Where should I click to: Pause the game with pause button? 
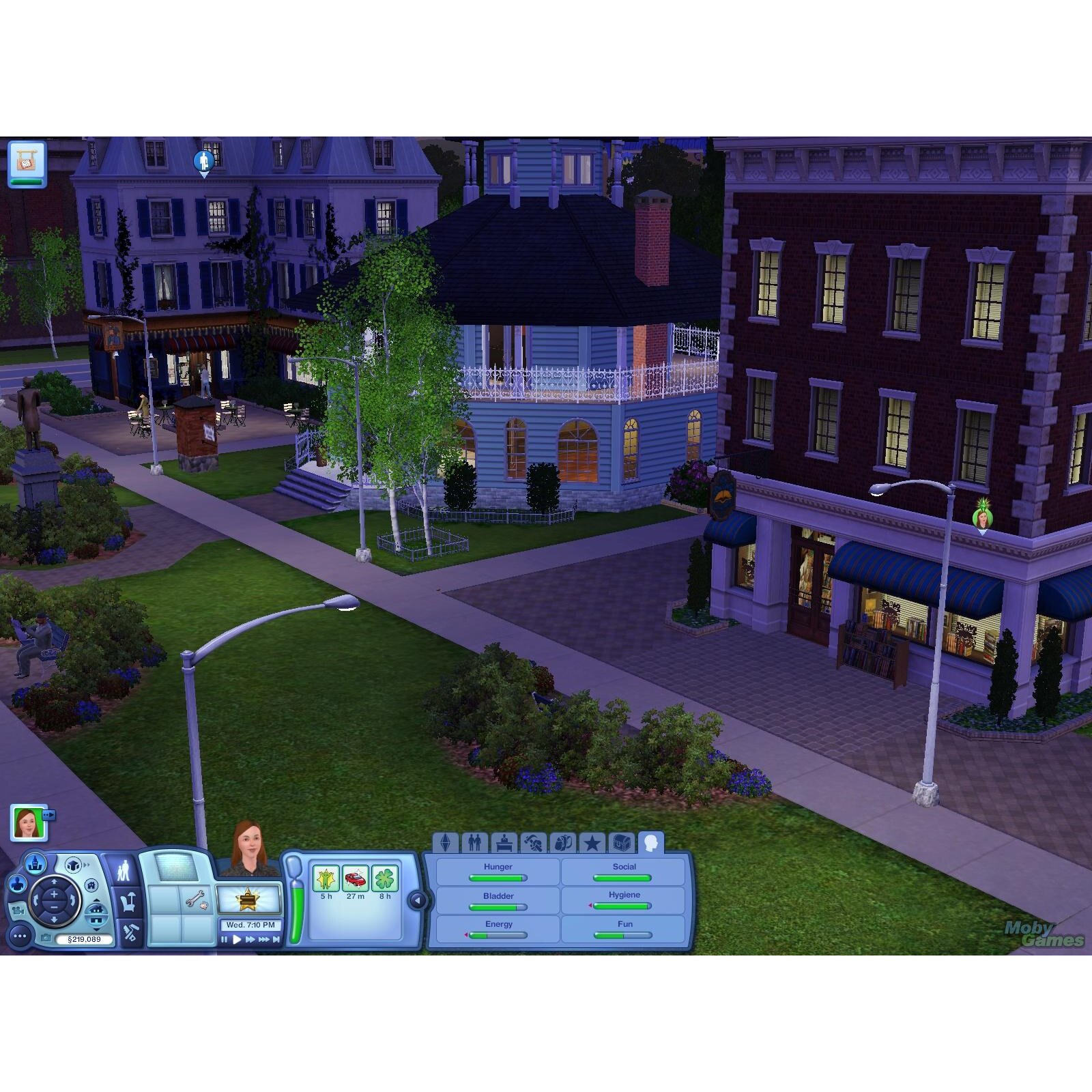pyautogui.click(x=225, y=938)
